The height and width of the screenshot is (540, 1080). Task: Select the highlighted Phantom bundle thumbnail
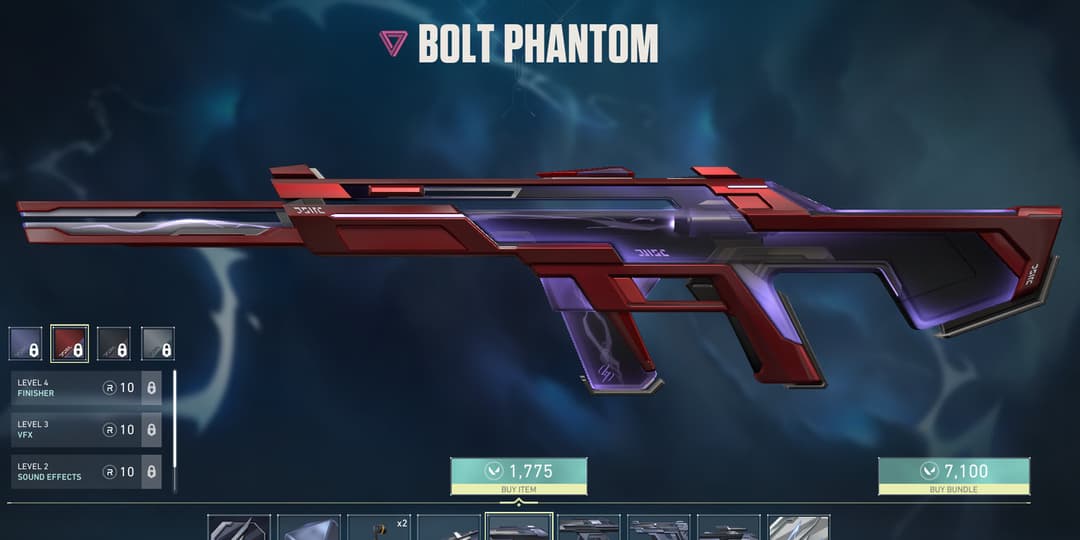pos(519,527)
